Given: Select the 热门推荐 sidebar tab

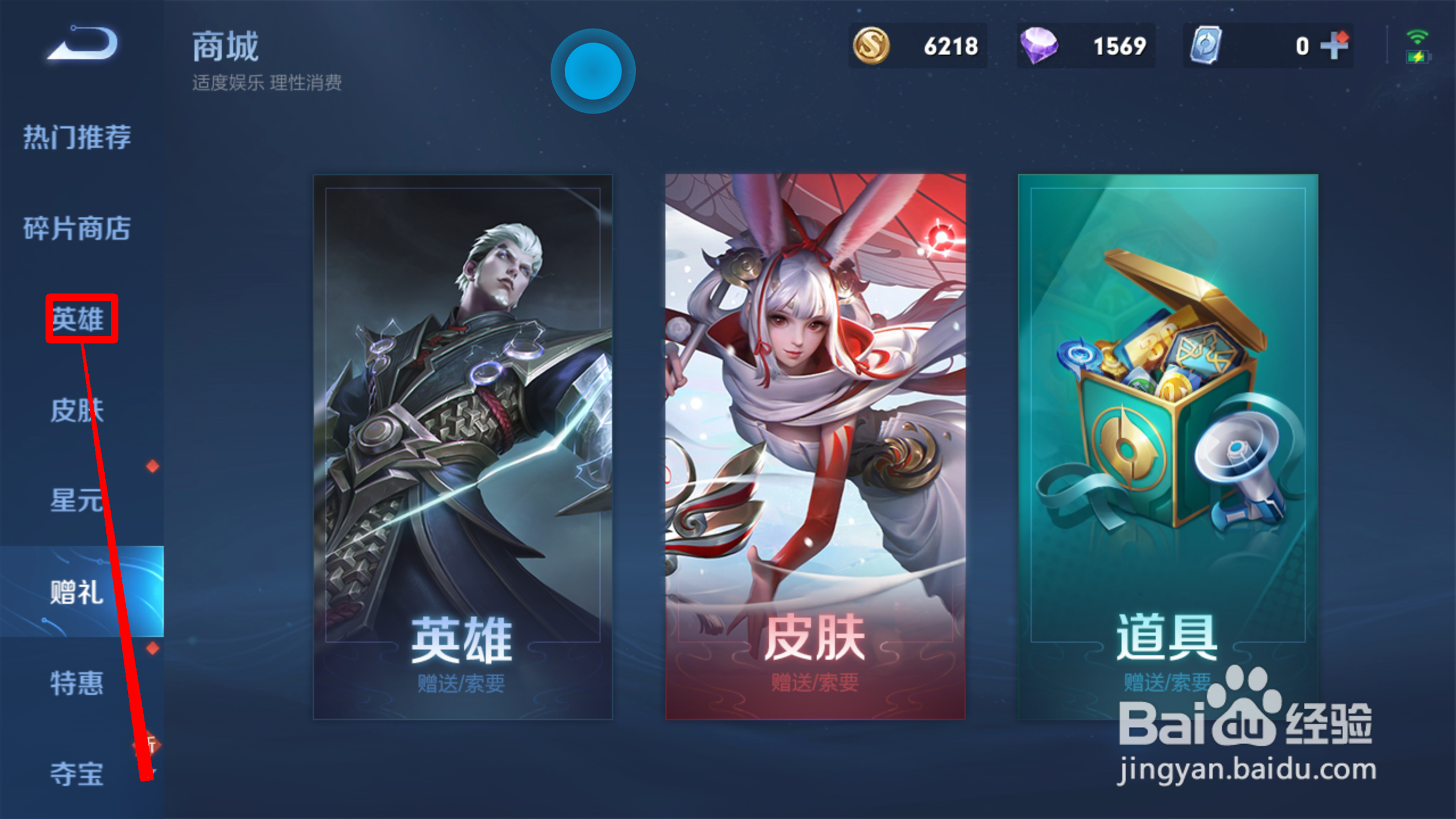Looking at the screenshot, I should [x=78, y=136].
